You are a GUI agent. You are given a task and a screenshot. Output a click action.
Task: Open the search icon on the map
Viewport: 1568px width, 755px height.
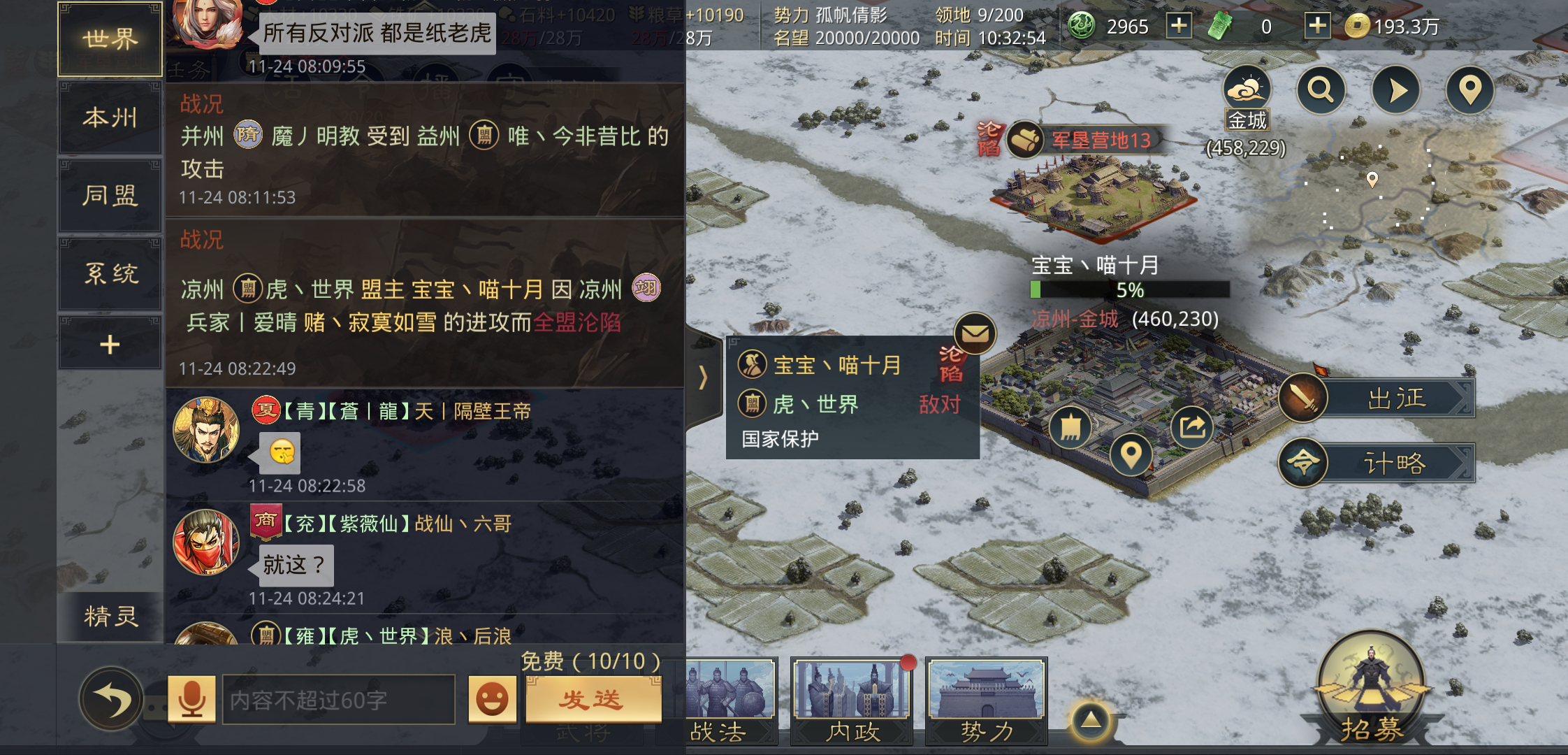(x=1321, y=91)
